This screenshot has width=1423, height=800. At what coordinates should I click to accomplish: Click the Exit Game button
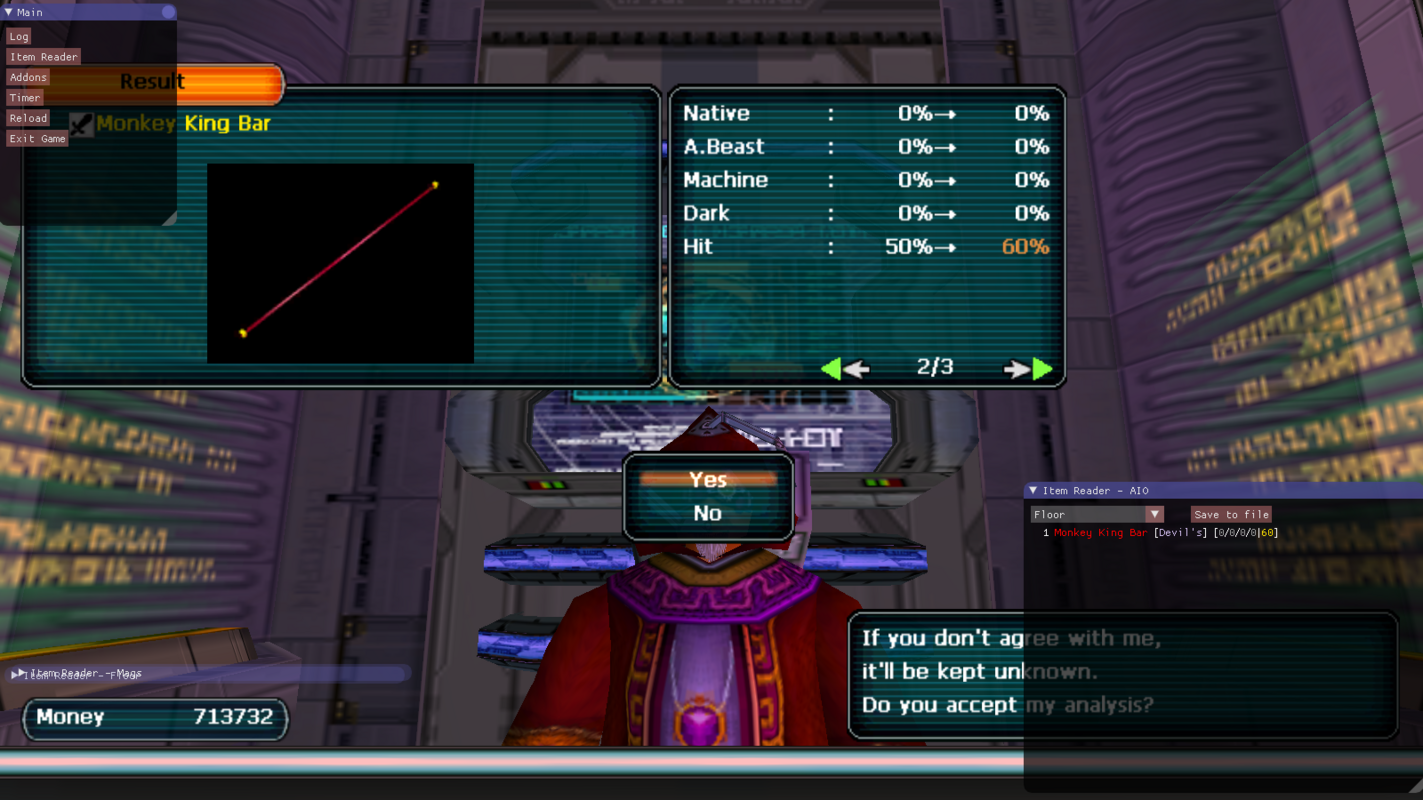[x=37, y=139]
